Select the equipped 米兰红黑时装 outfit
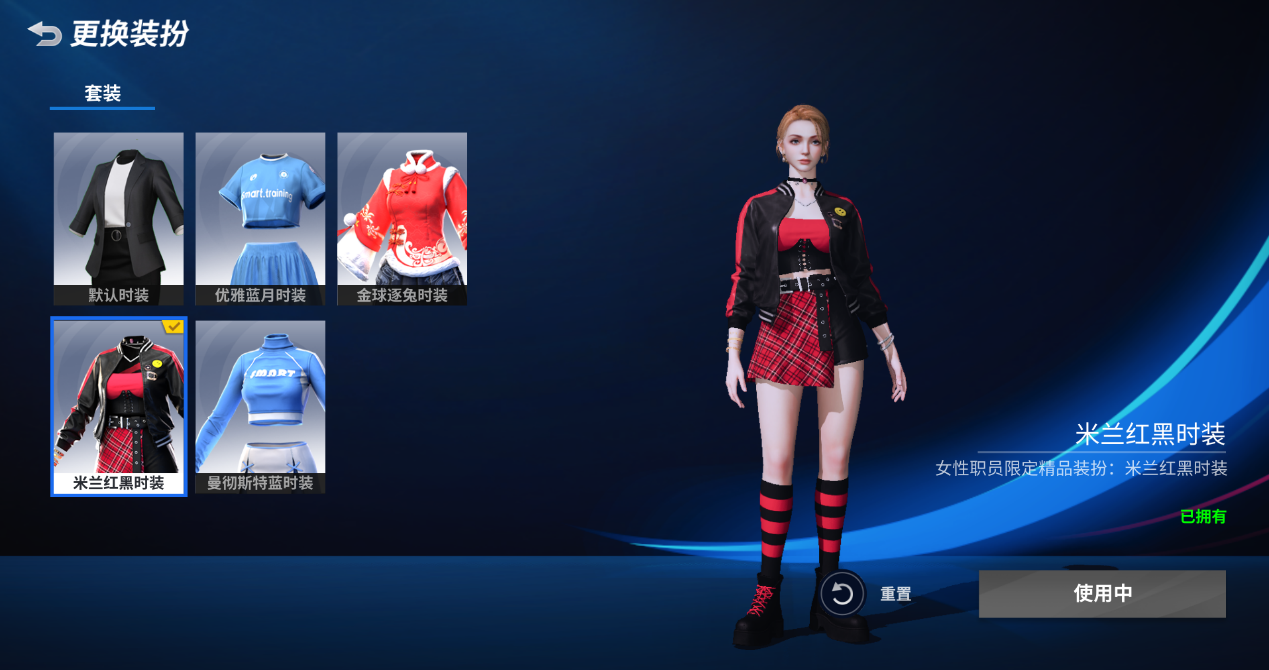 click(118, 406)
